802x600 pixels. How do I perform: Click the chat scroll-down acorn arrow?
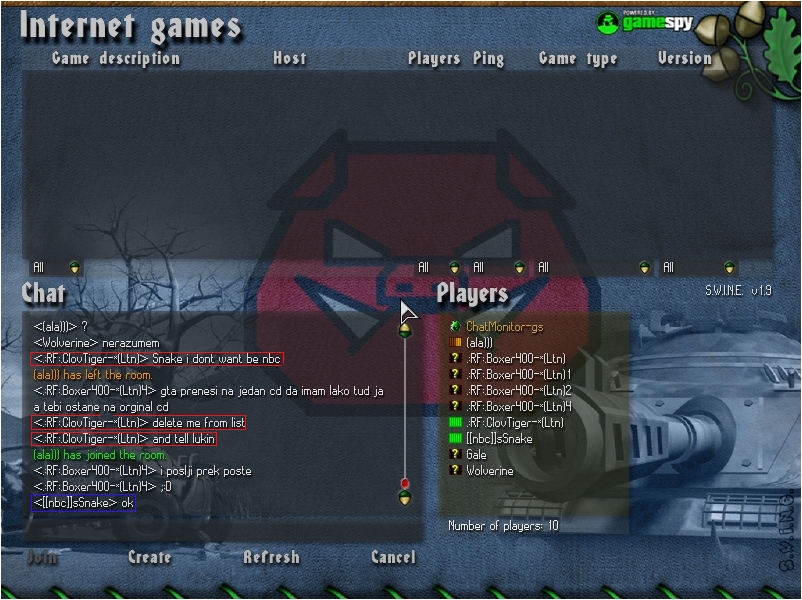(405, 497)
